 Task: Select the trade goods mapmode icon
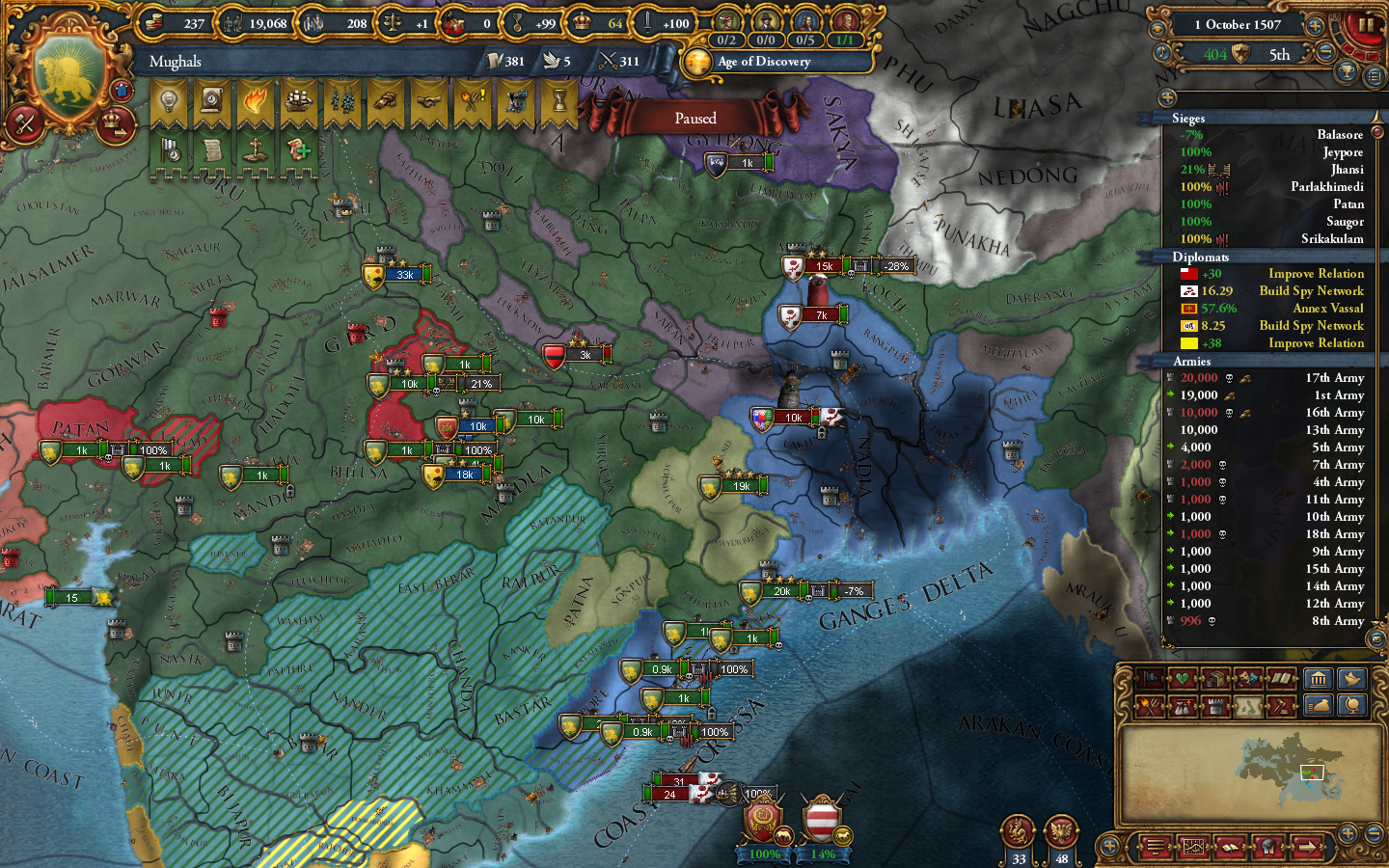(x=1213, y=678)
